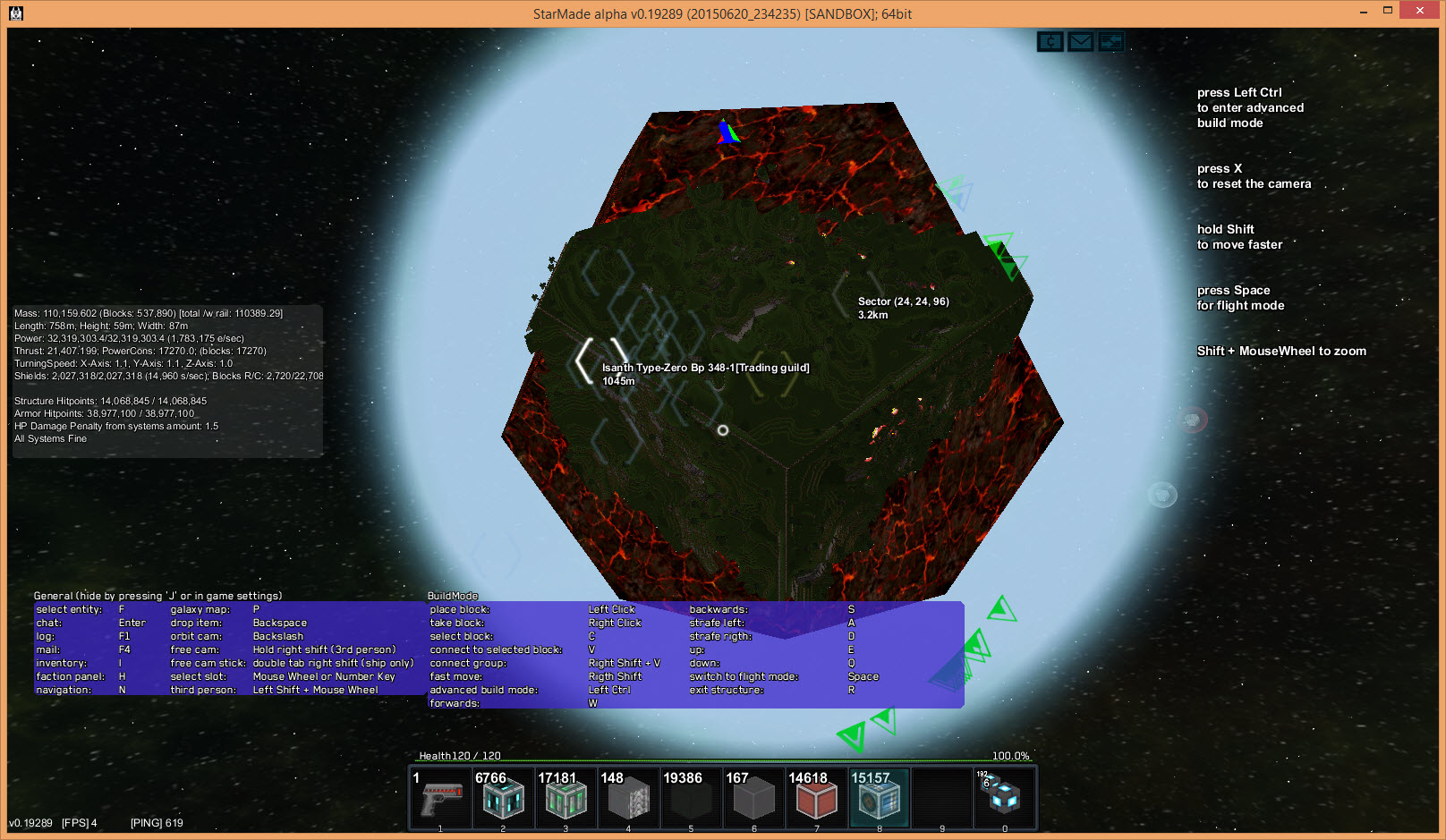The width and height of the screenshot is (1446, 840).
Task: Pick the dark grey block with 167
Action: [753, 798]
